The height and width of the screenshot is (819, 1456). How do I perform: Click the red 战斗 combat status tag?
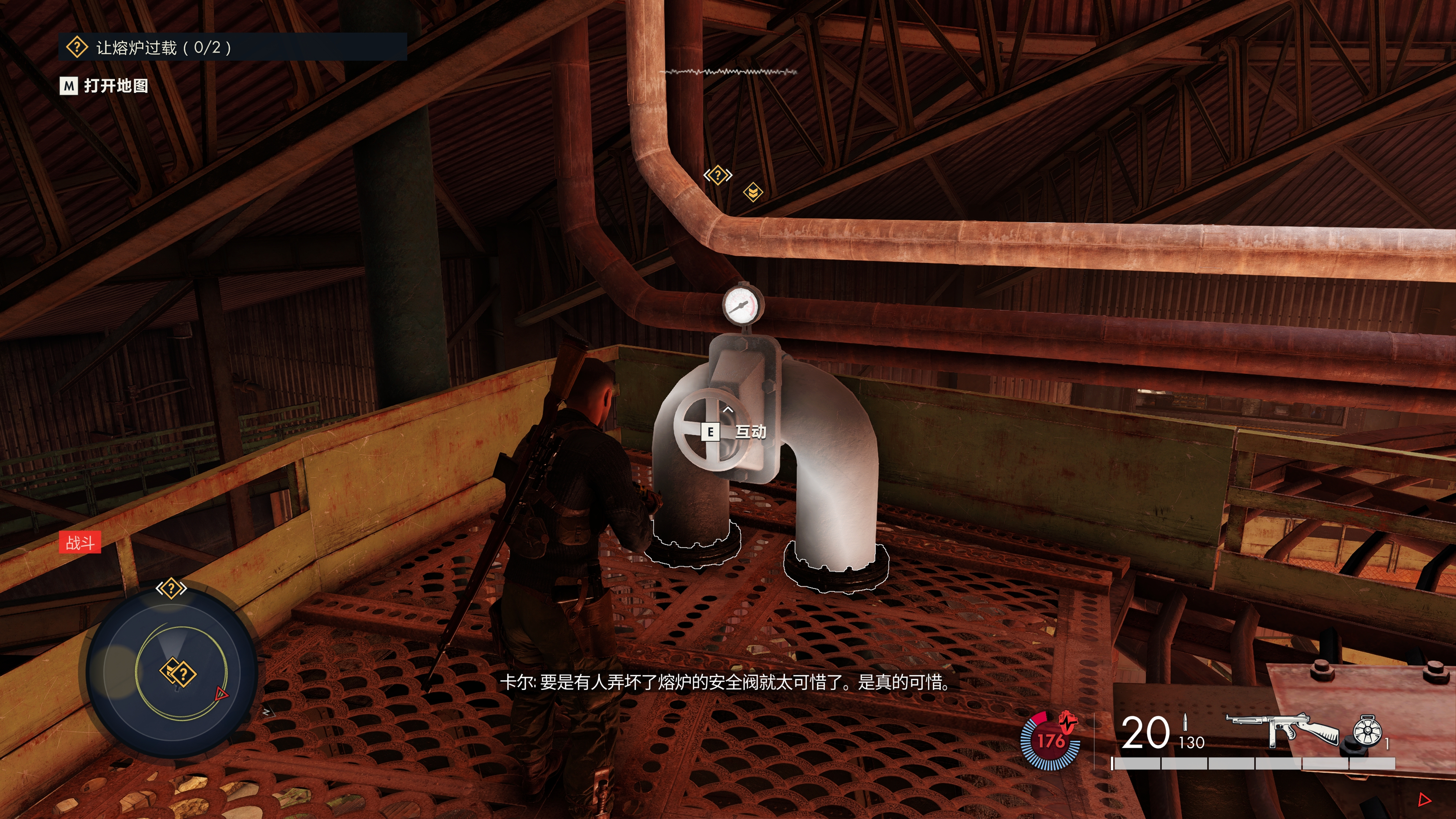[x=80, y=543]
